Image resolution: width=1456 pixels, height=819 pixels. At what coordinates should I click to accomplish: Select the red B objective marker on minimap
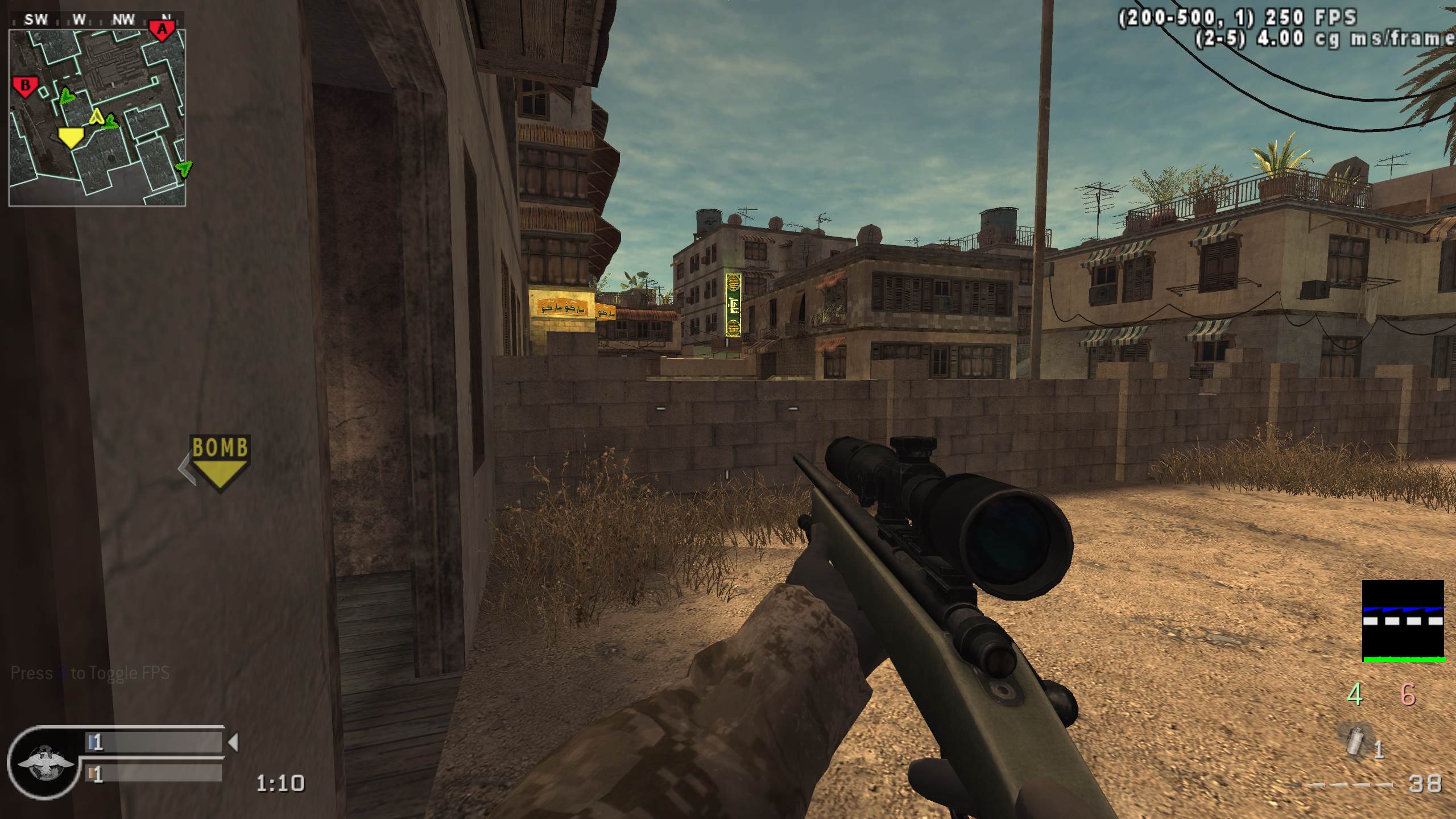coord(25,87)
